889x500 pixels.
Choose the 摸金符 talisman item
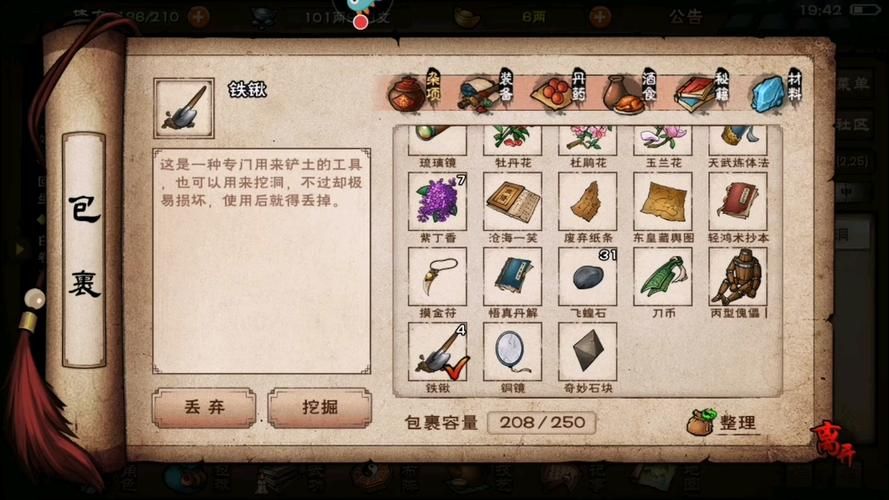click(437, 276)
